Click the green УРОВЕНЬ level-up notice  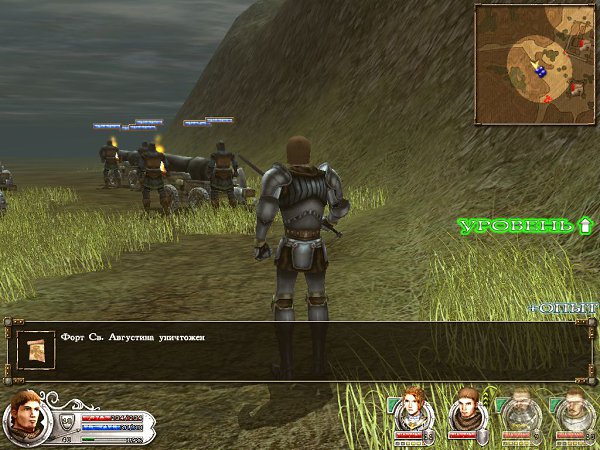click(x=526, y=226)
